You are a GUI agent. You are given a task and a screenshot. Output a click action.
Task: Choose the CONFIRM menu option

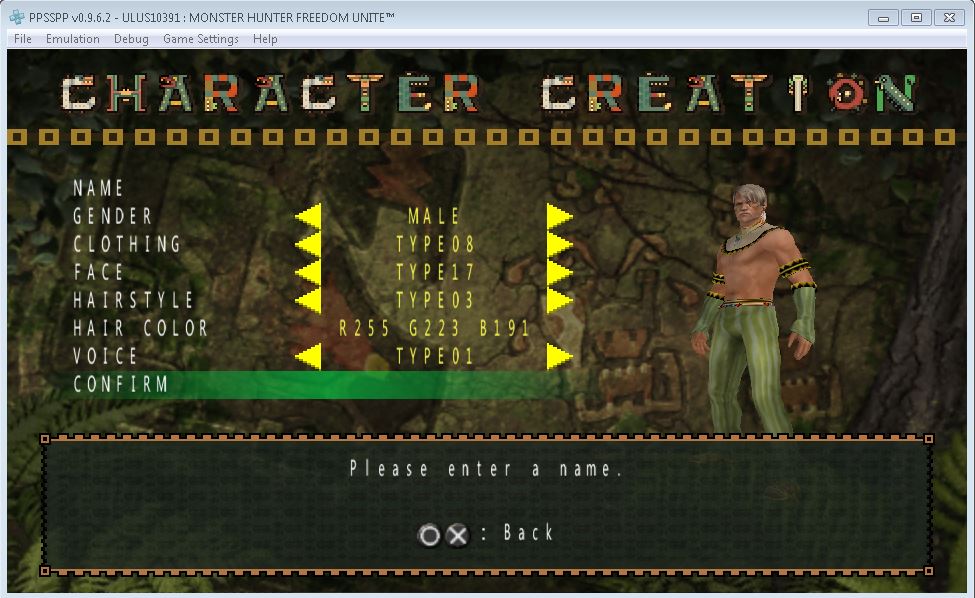pyautogui.click(x=121, y=384)
